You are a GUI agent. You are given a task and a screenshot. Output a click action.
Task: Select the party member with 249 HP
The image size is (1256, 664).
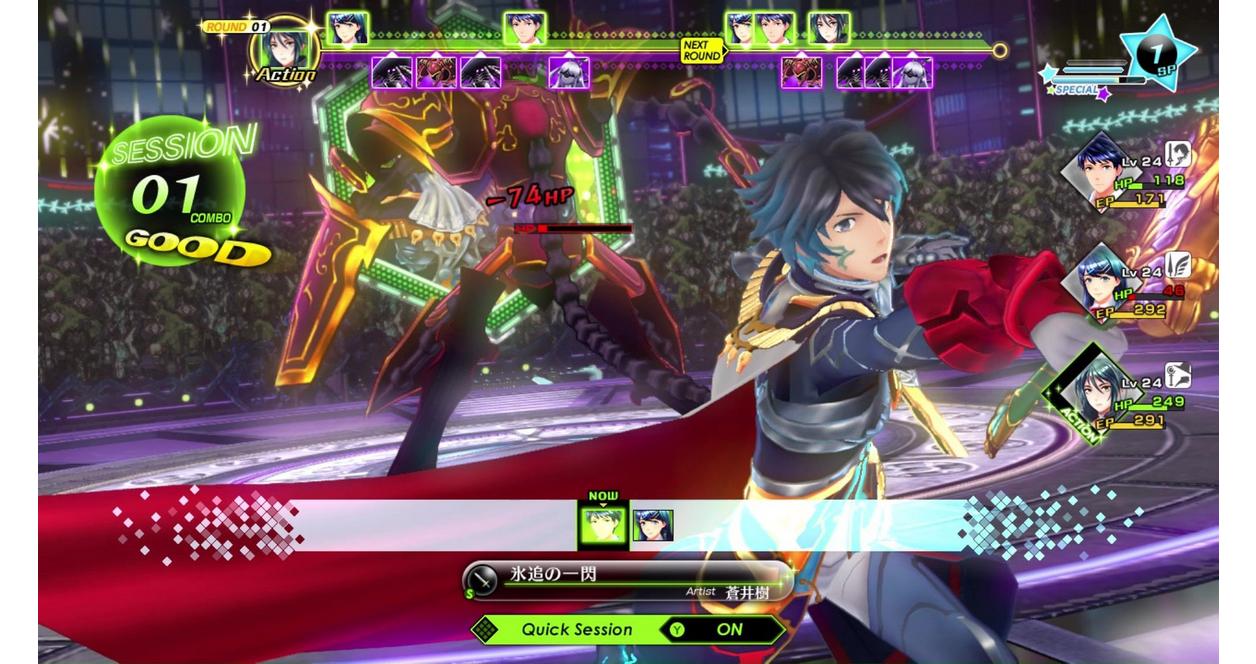pyautogui.click(x=1098, y=391)
